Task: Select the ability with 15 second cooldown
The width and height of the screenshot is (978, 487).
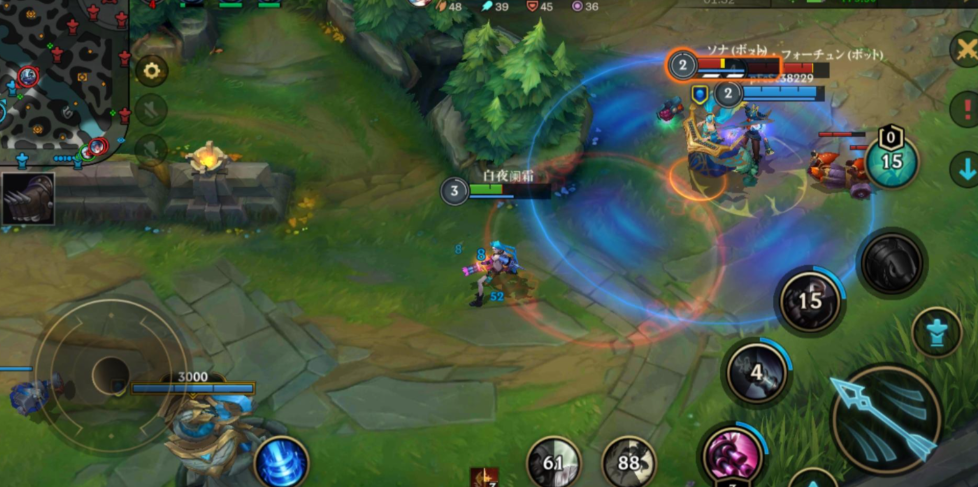Action: tap(810, 301)
